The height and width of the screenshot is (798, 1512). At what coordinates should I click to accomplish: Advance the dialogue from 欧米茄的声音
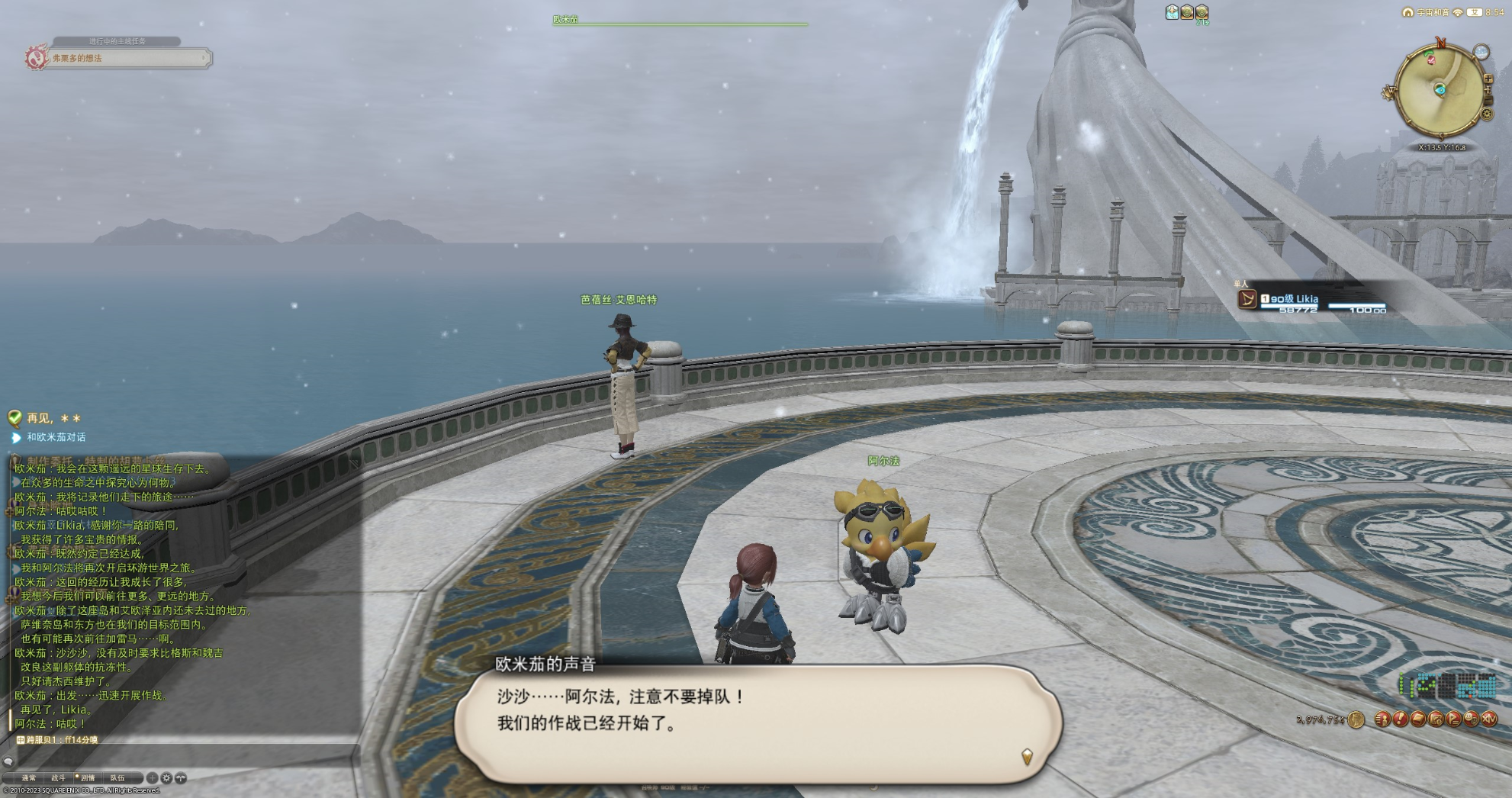pyautogui.click(x=1027, y=756)
